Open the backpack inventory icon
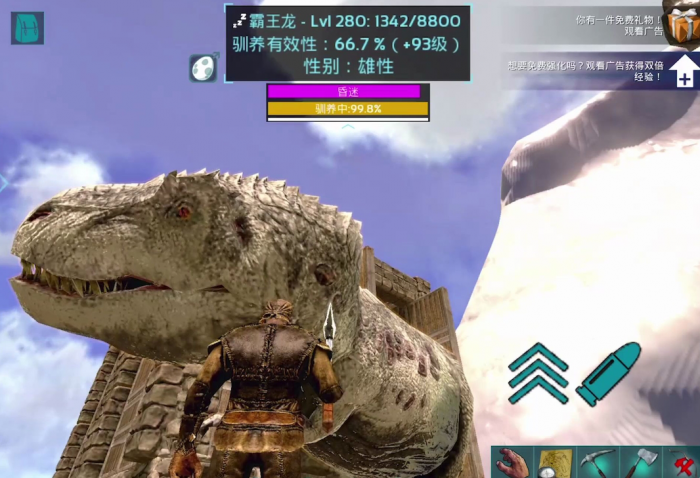The width and height of the screenshot is (700, 478). 27,28
